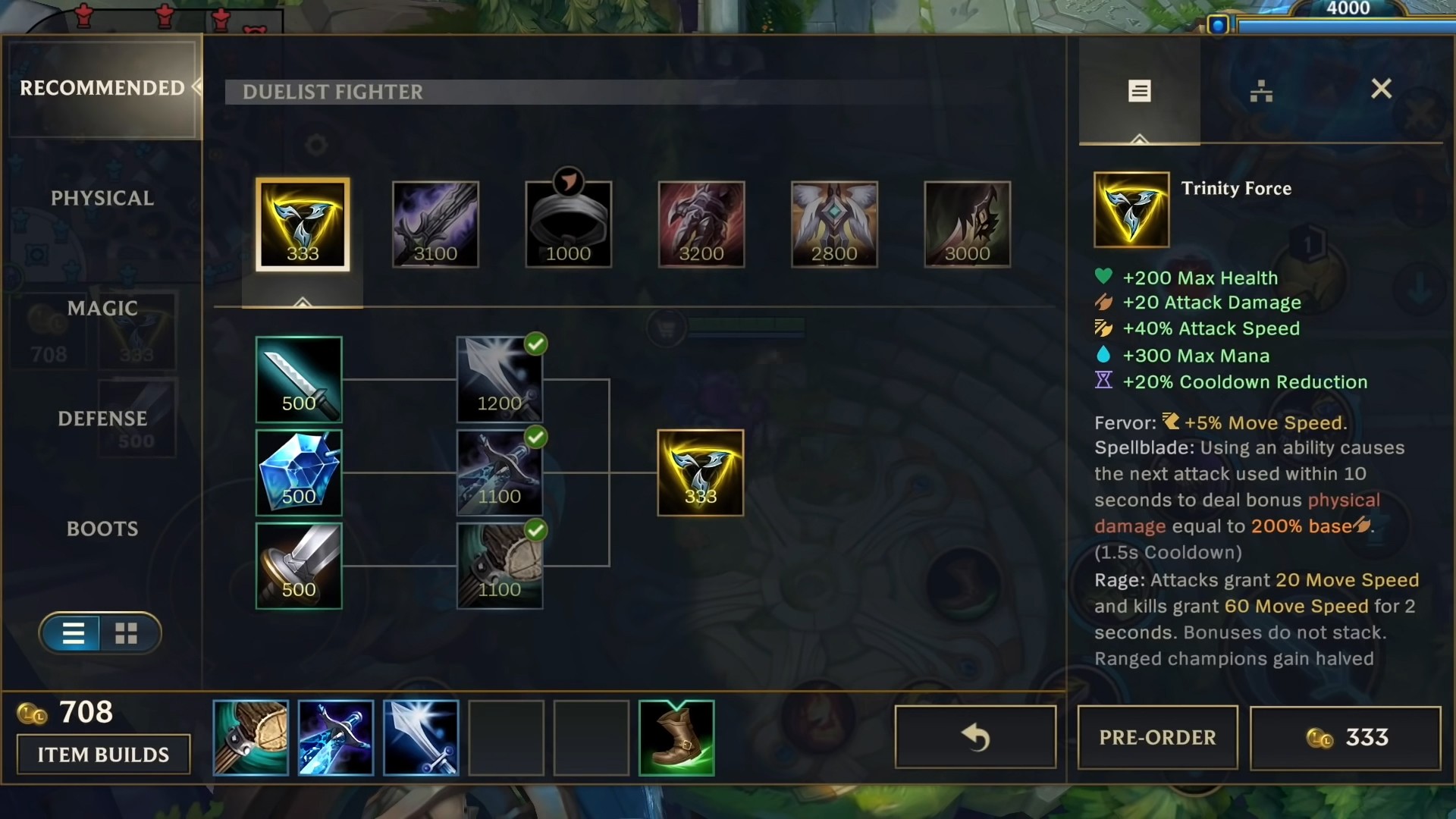Select the Defense category tab
This screenshot has height=819, width=1456.
tap(102, 419)
